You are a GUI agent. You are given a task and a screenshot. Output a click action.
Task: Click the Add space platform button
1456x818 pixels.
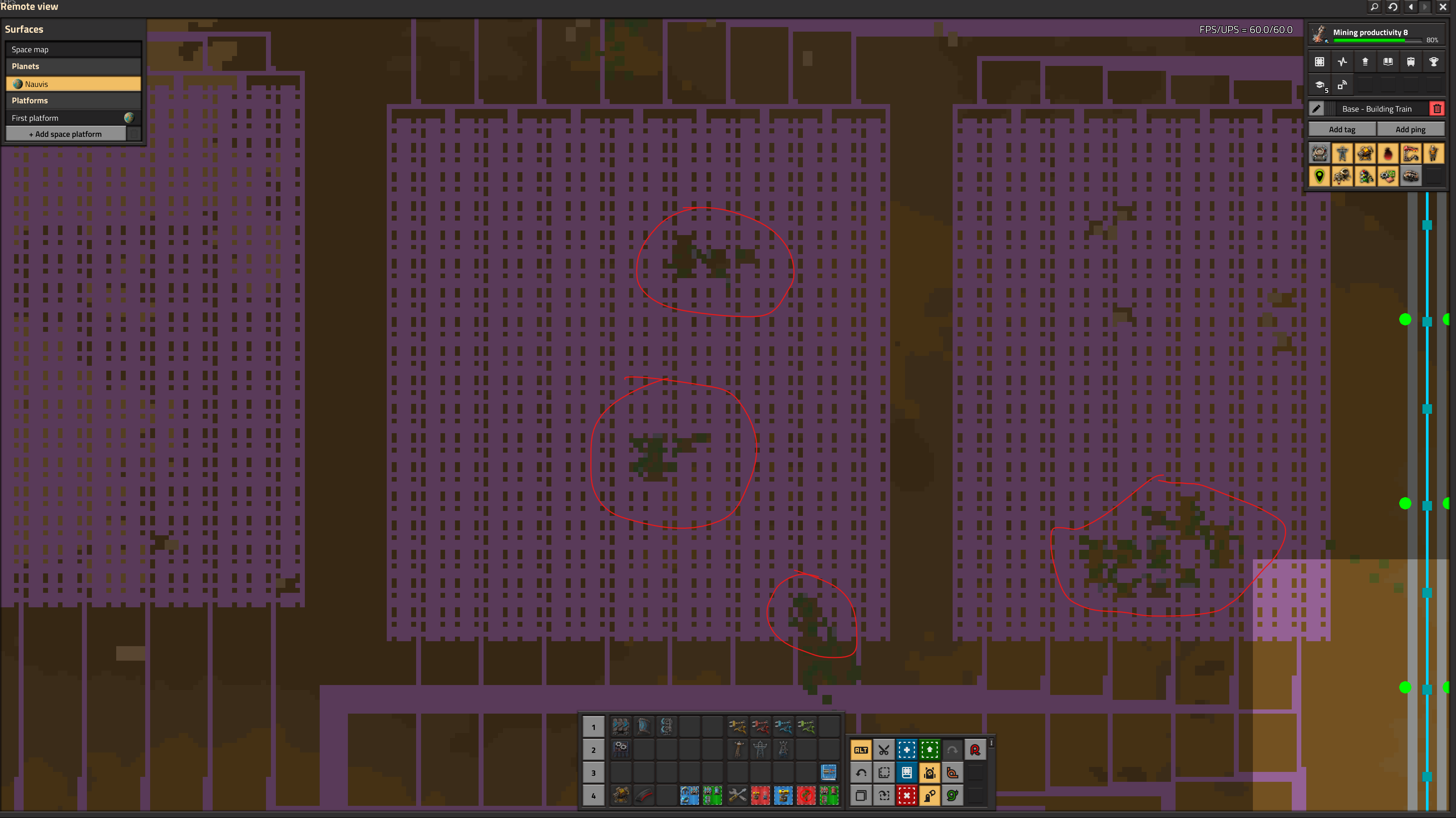[66, 133]
